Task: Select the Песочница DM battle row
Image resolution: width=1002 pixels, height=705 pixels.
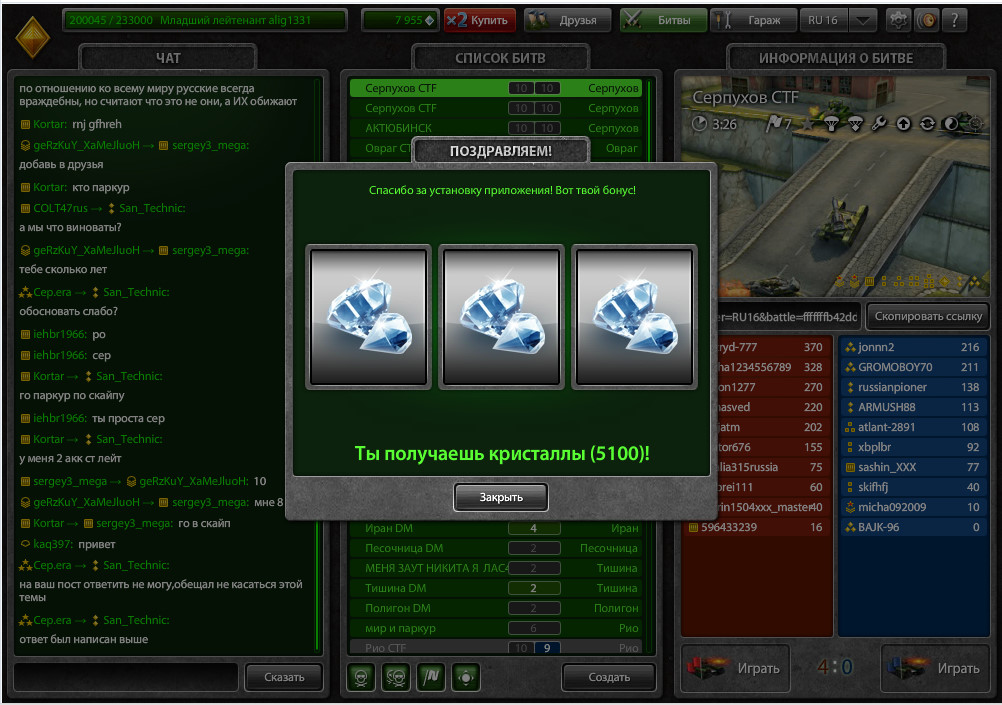Action: click(495, 548)
